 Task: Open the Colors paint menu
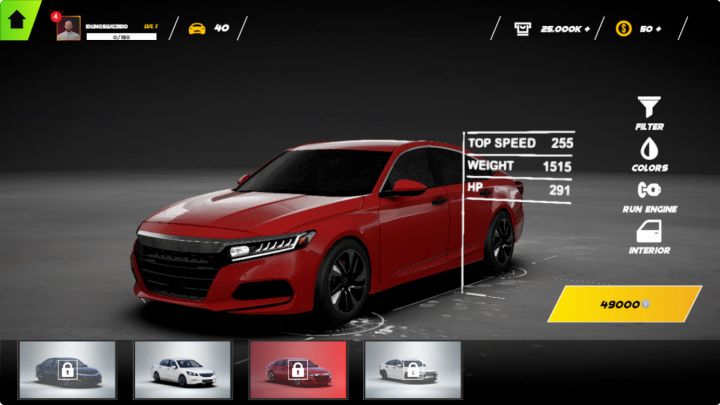(650, 152)
